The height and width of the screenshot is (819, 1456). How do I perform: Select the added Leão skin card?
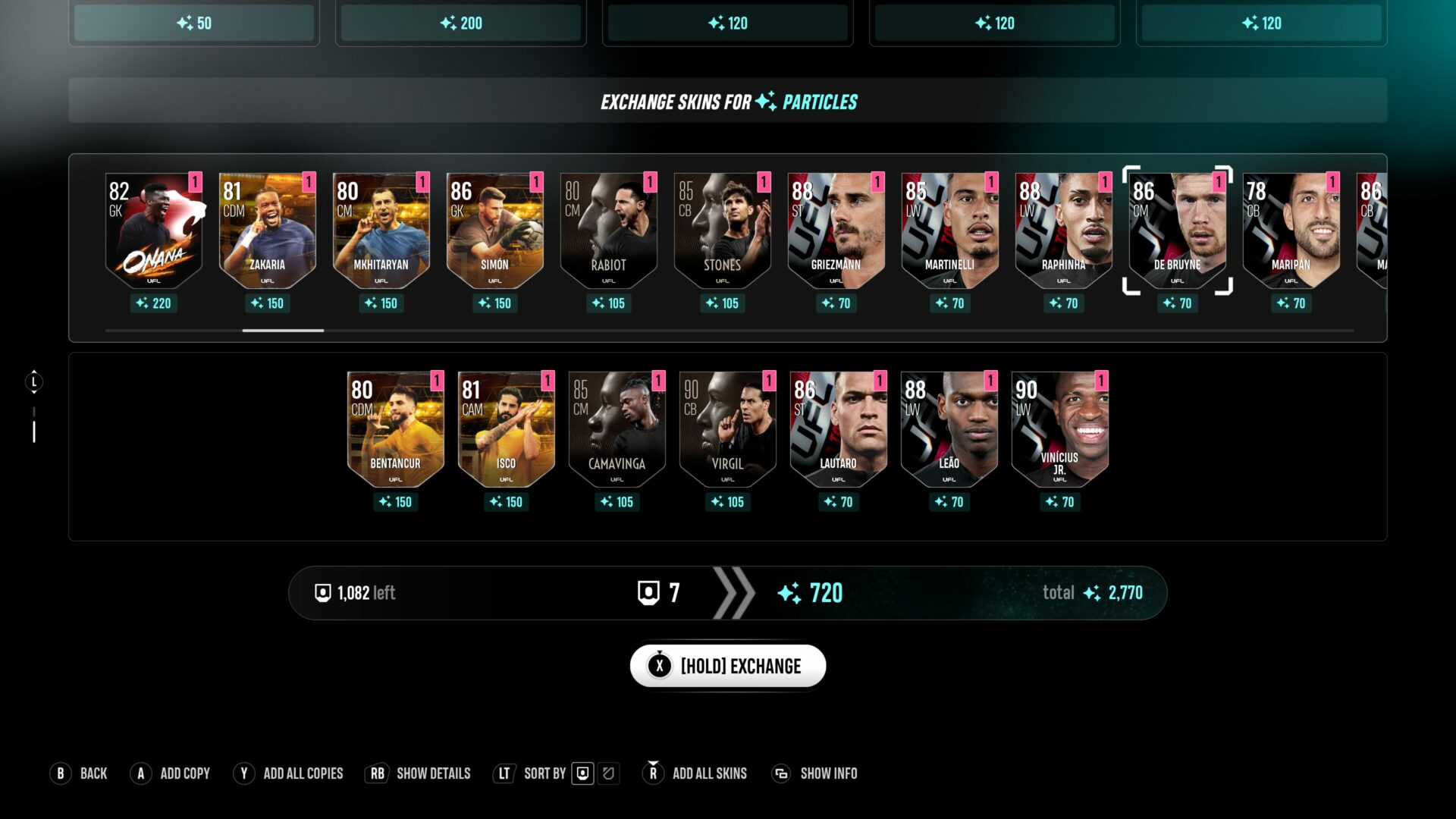pyautogui.click(x=949, y=430)
